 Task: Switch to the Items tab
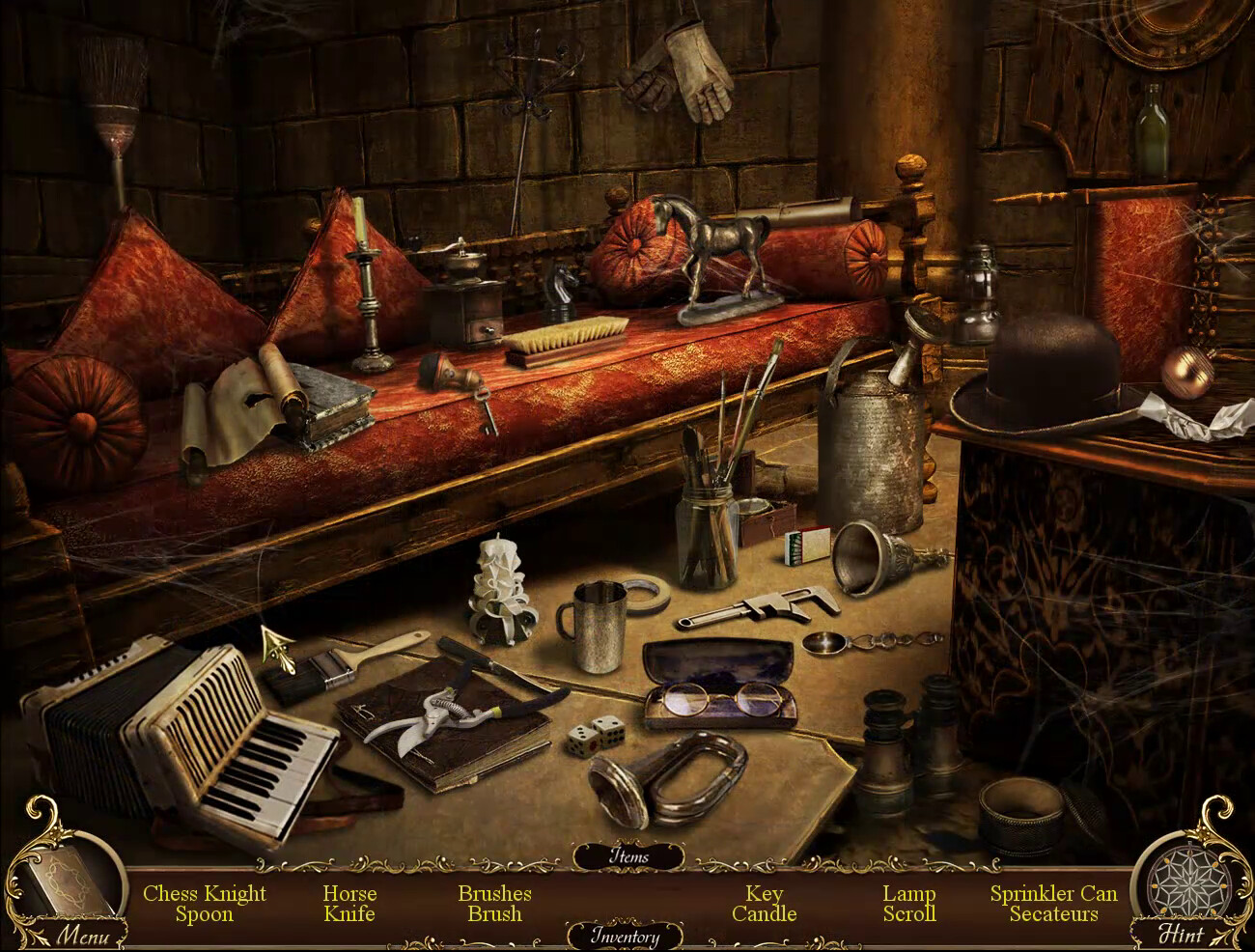628,855
